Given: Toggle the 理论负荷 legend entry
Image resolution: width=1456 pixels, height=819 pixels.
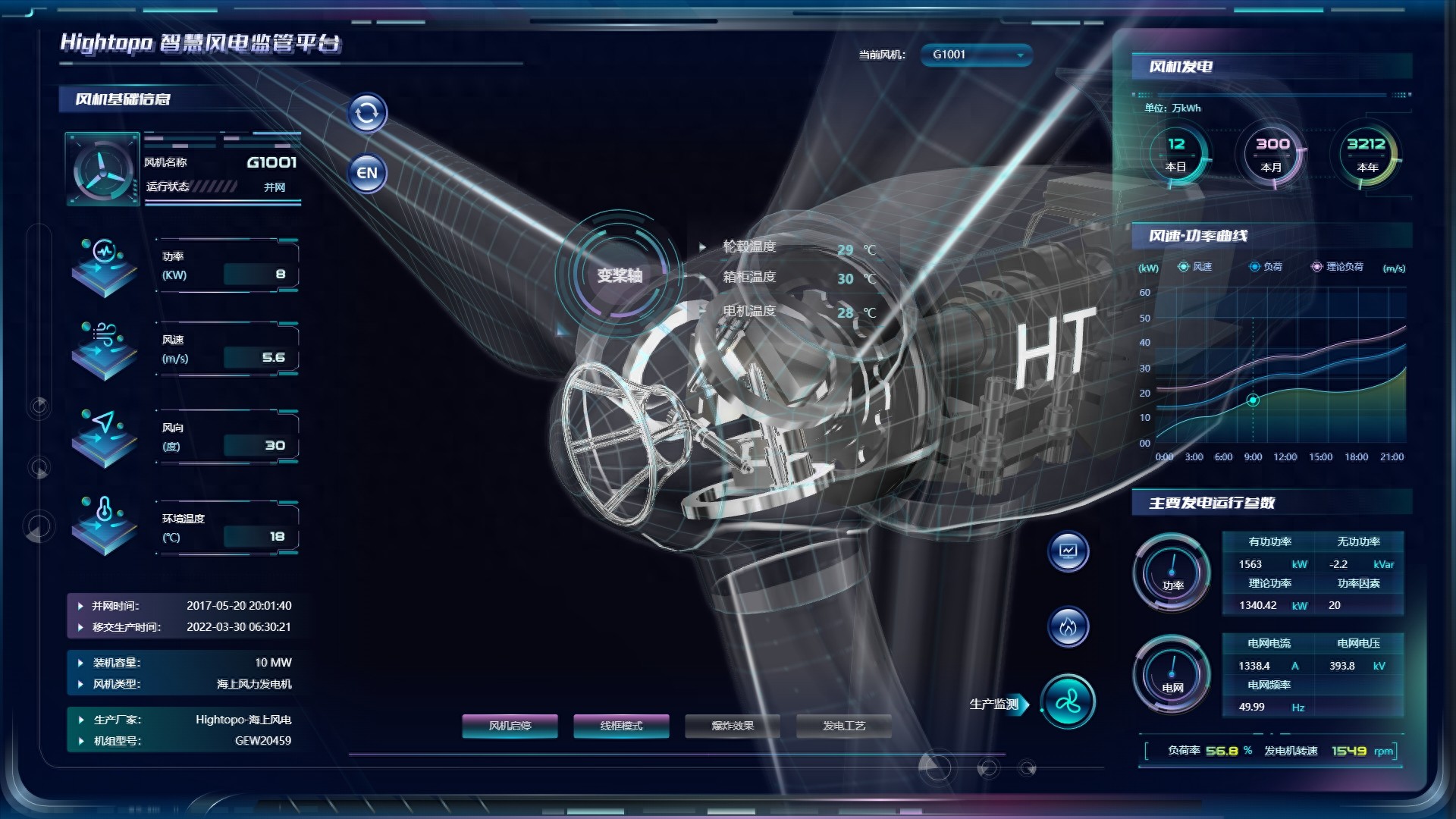Looking at the screenshot, I should (x=1338, y=267).
